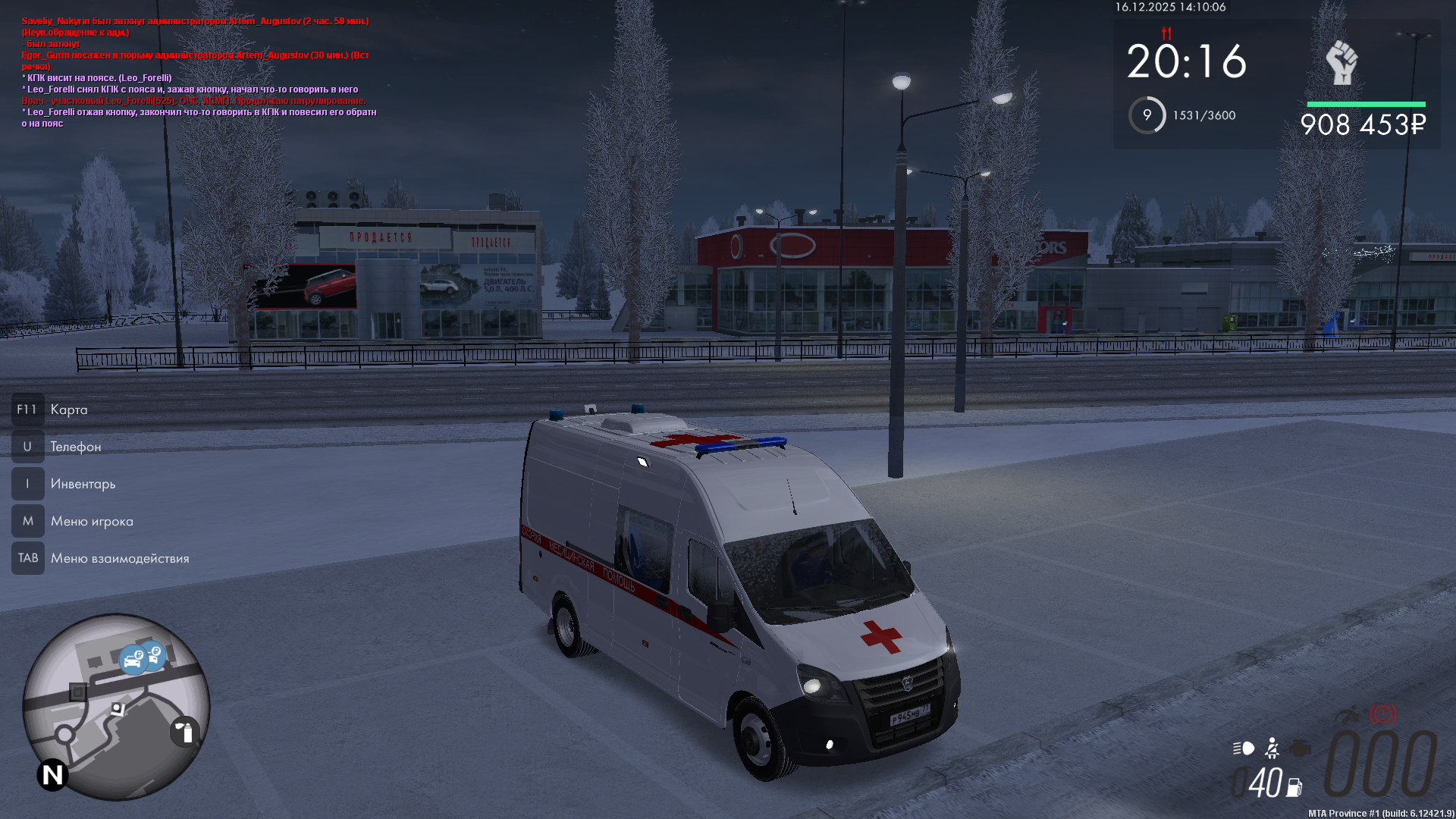Click the red handbrake warning icon
The height and width of the screenshot is (819, 1456).
click(x=1382, y=714)
